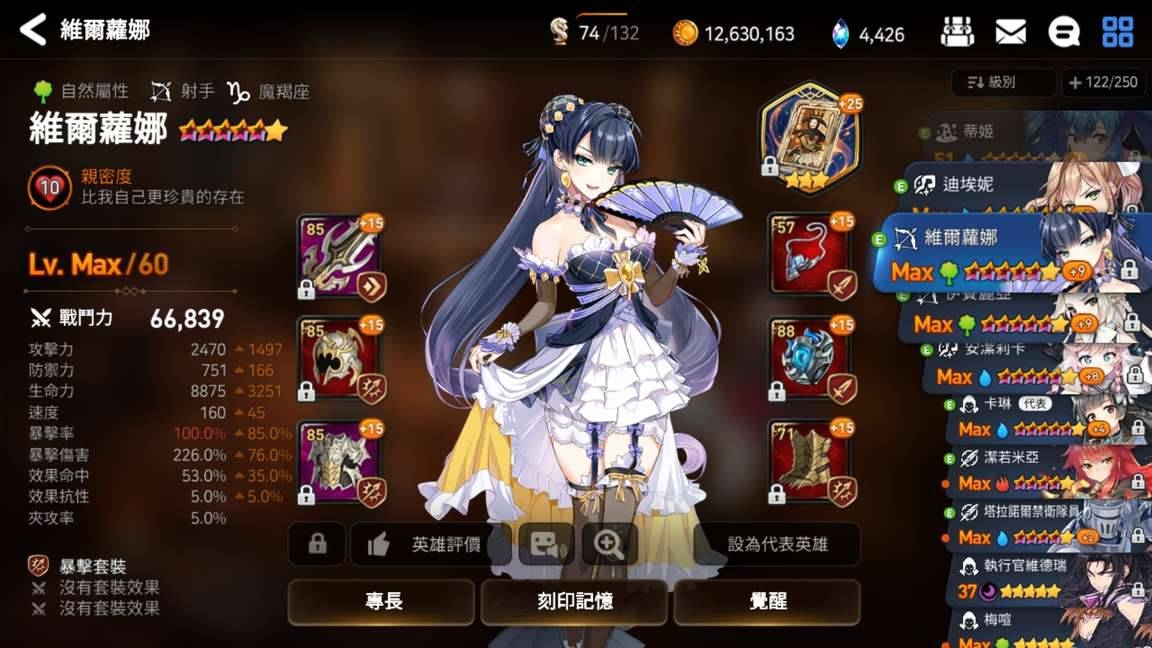Toggle the hero lock button
The image size is (1152, 648).
click(x=317, y=544)
